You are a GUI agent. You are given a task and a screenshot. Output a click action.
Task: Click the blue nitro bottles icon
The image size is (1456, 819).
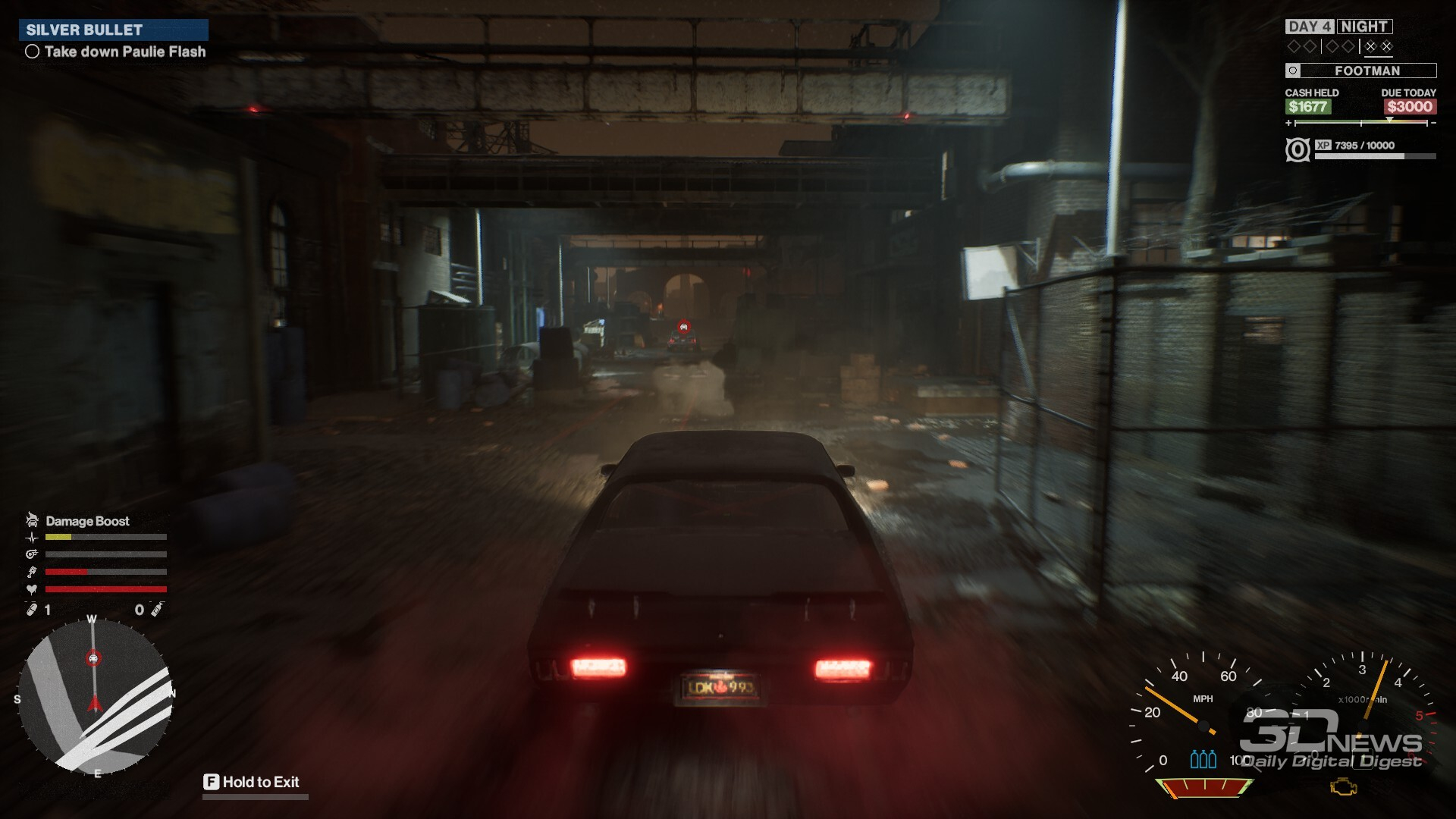click(x=1203, y=759)
